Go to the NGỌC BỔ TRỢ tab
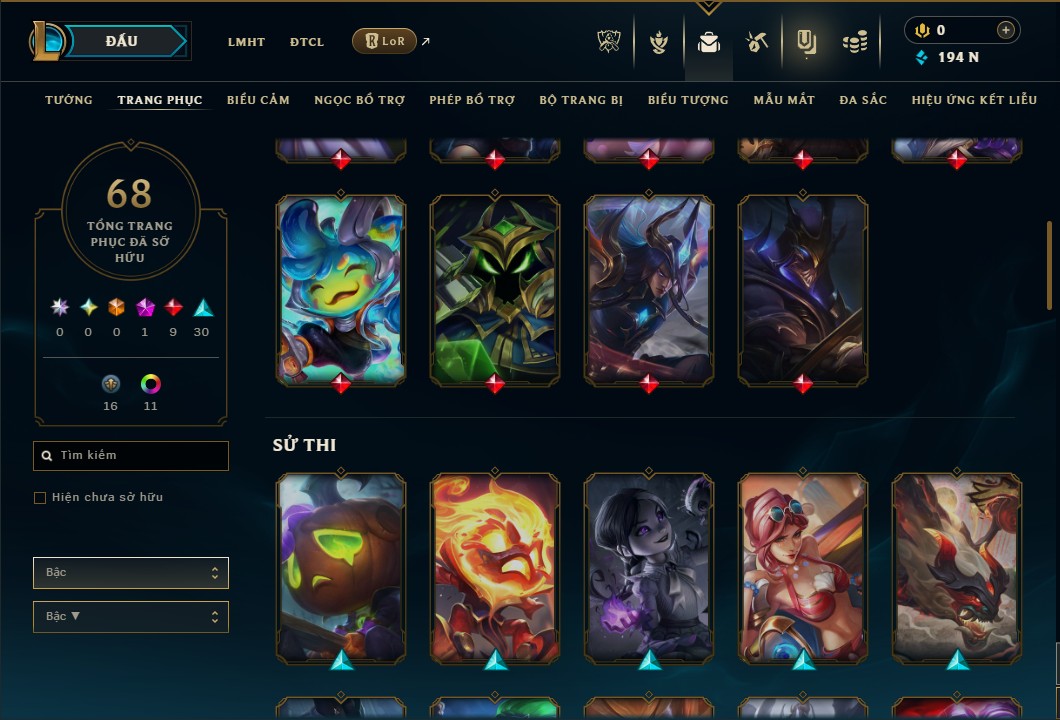This screenshot has width=1060, height=720. [360, 100]
